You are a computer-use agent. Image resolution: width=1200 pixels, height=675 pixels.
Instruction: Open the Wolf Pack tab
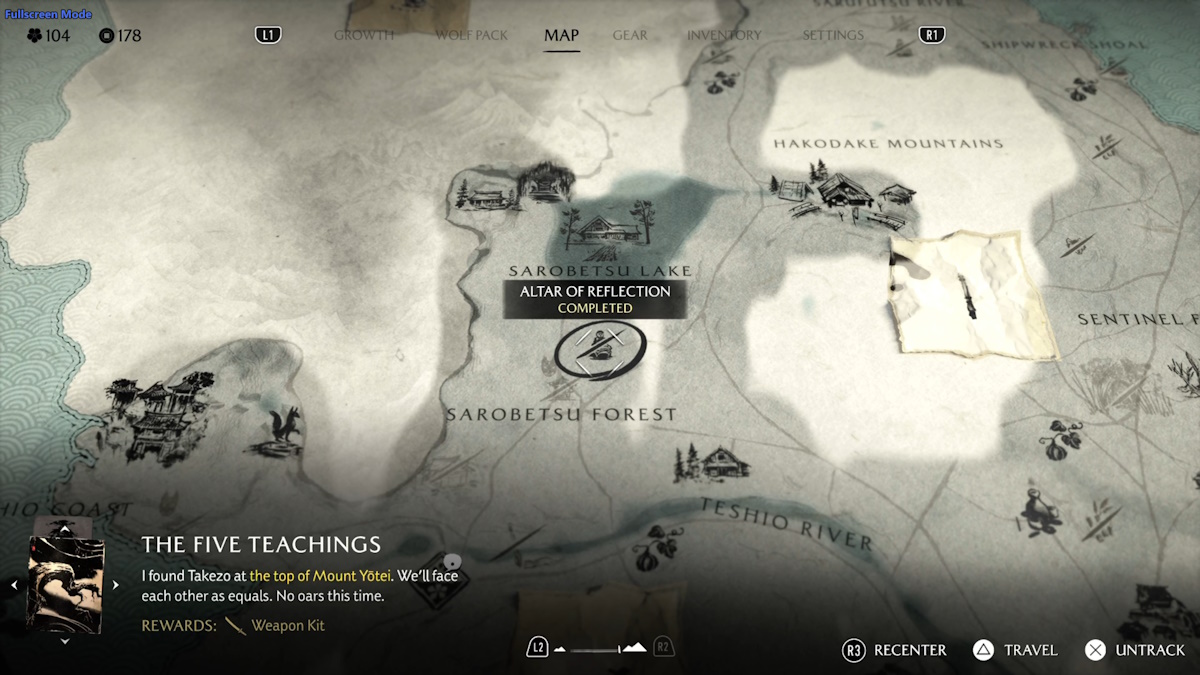(x=471, y=35)
